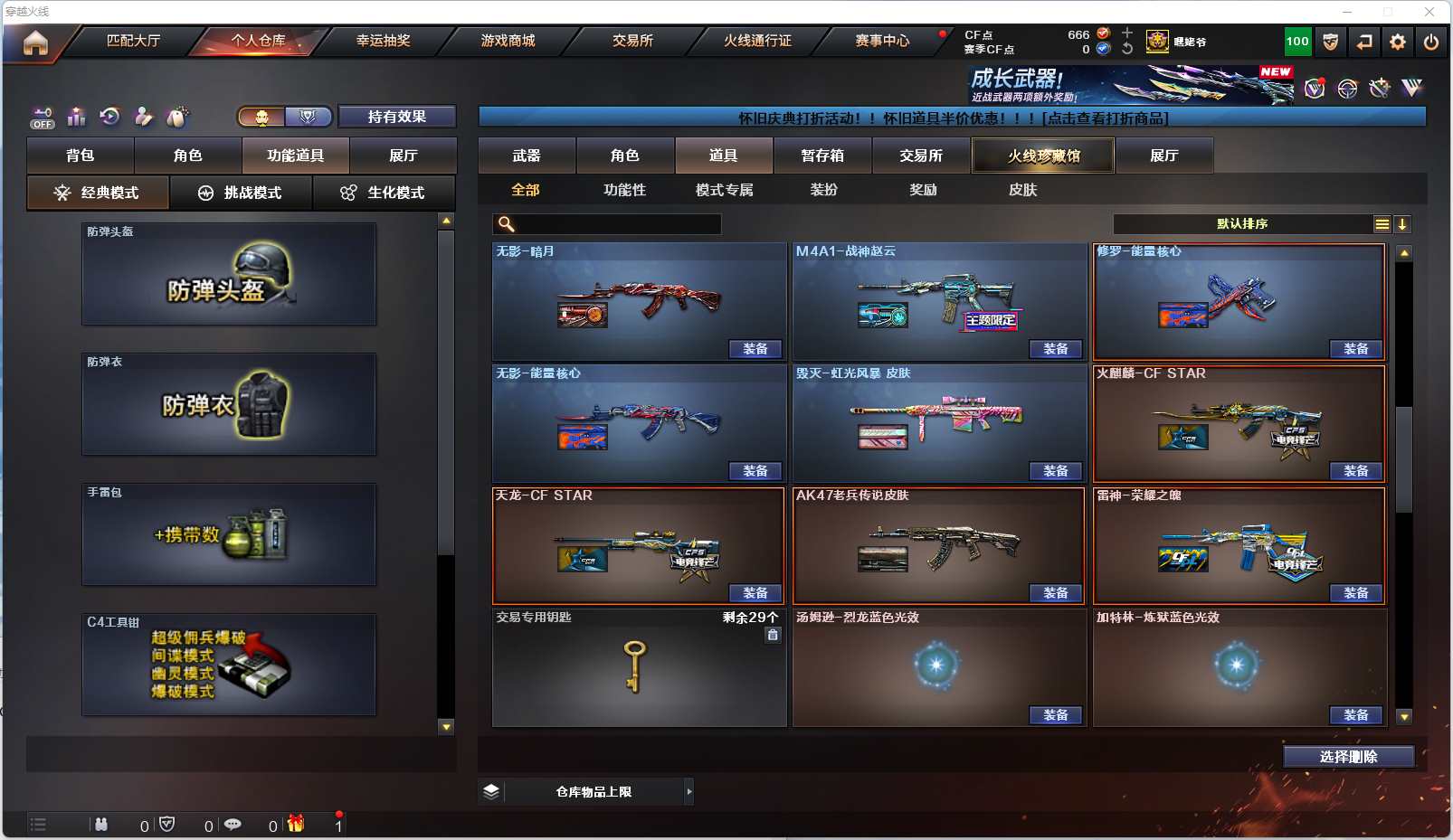Switch to the 背包 backpack tab

81,156
